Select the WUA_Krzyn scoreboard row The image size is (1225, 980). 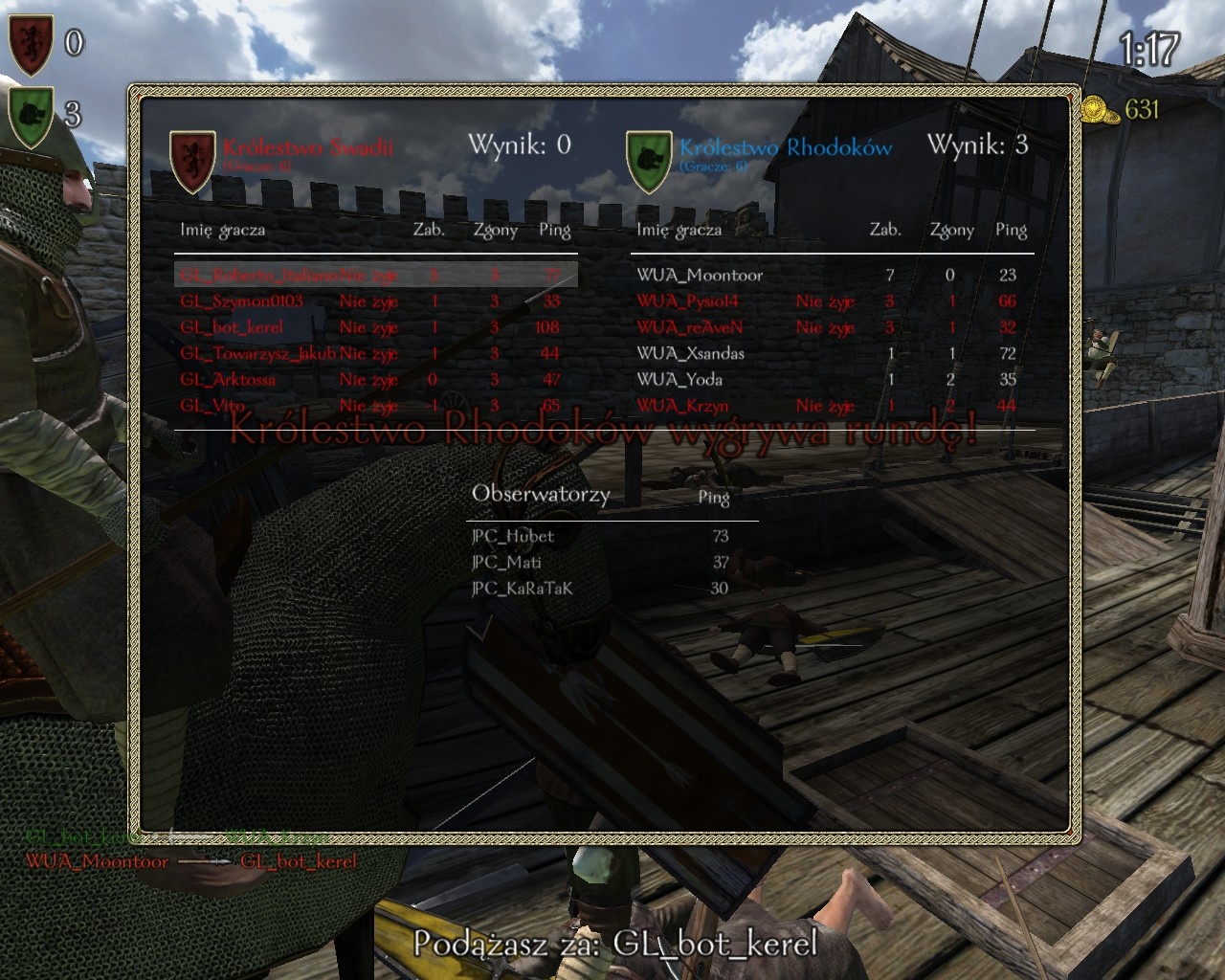(682, 406)
